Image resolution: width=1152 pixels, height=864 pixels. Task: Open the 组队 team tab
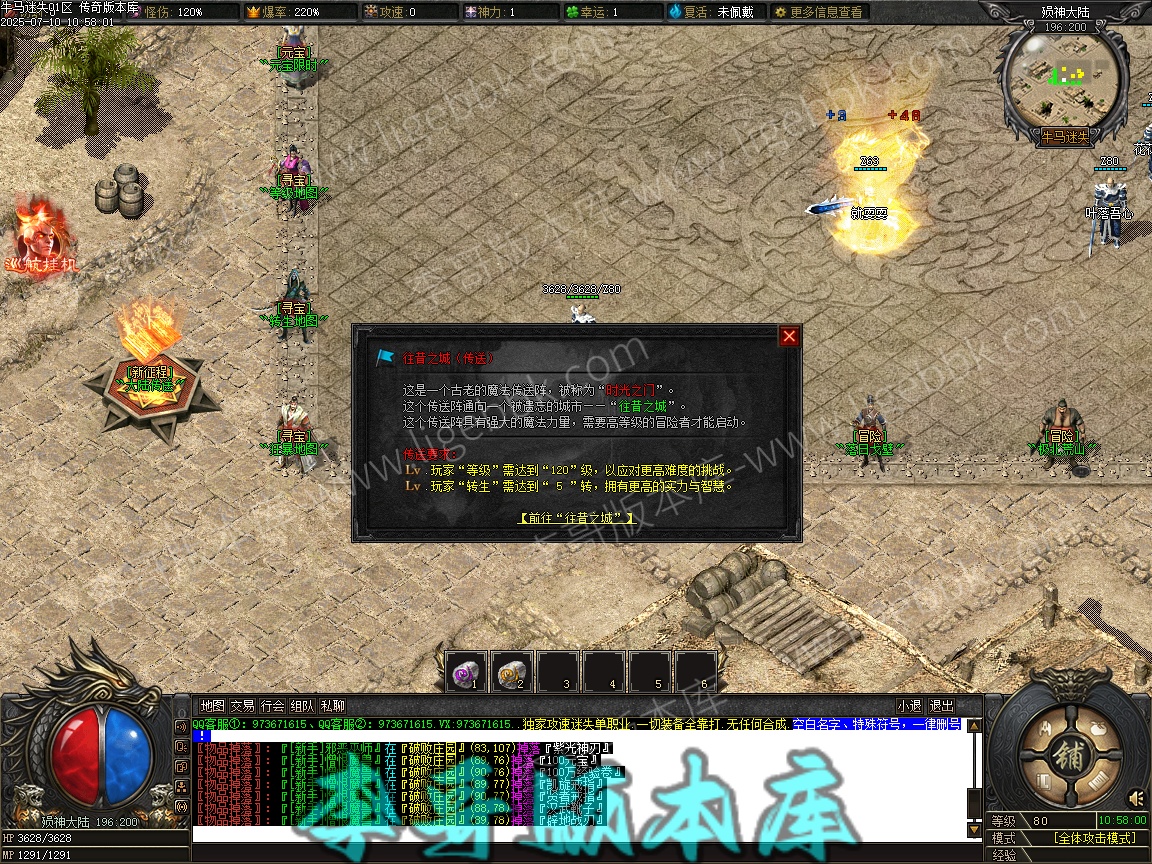click(x=303, y=706)
